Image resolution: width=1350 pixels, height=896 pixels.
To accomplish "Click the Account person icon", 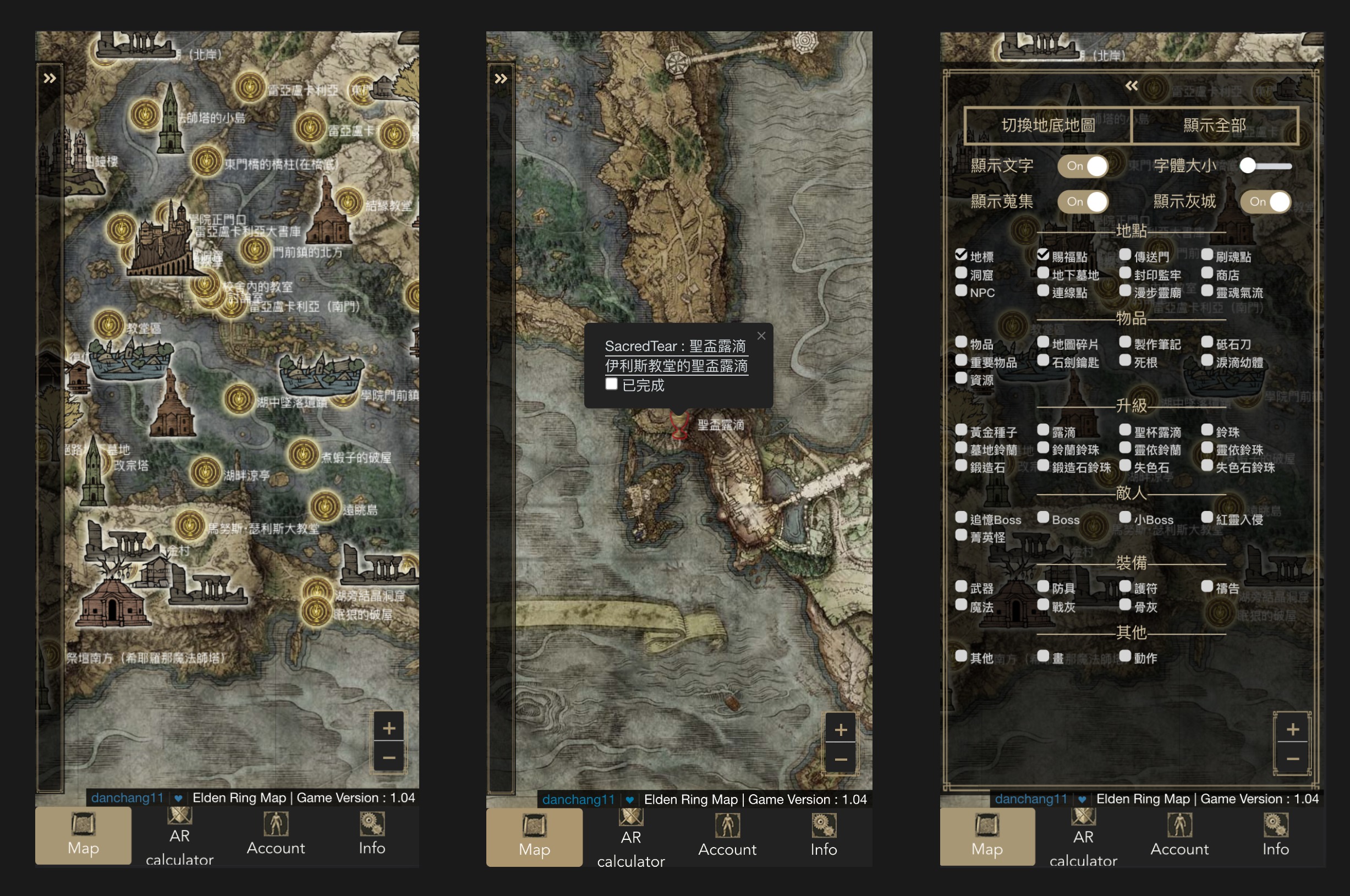I will [276, 824].
